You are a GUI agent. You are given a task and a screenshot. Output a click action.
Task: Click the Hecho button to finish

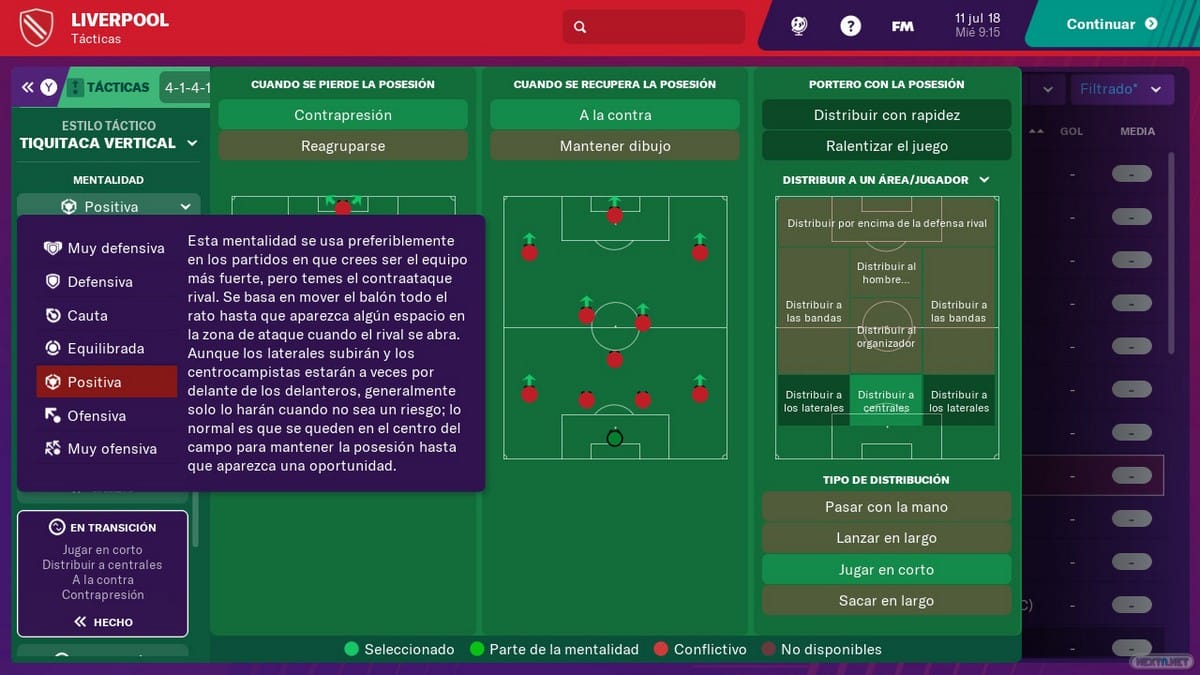point(103,622)
